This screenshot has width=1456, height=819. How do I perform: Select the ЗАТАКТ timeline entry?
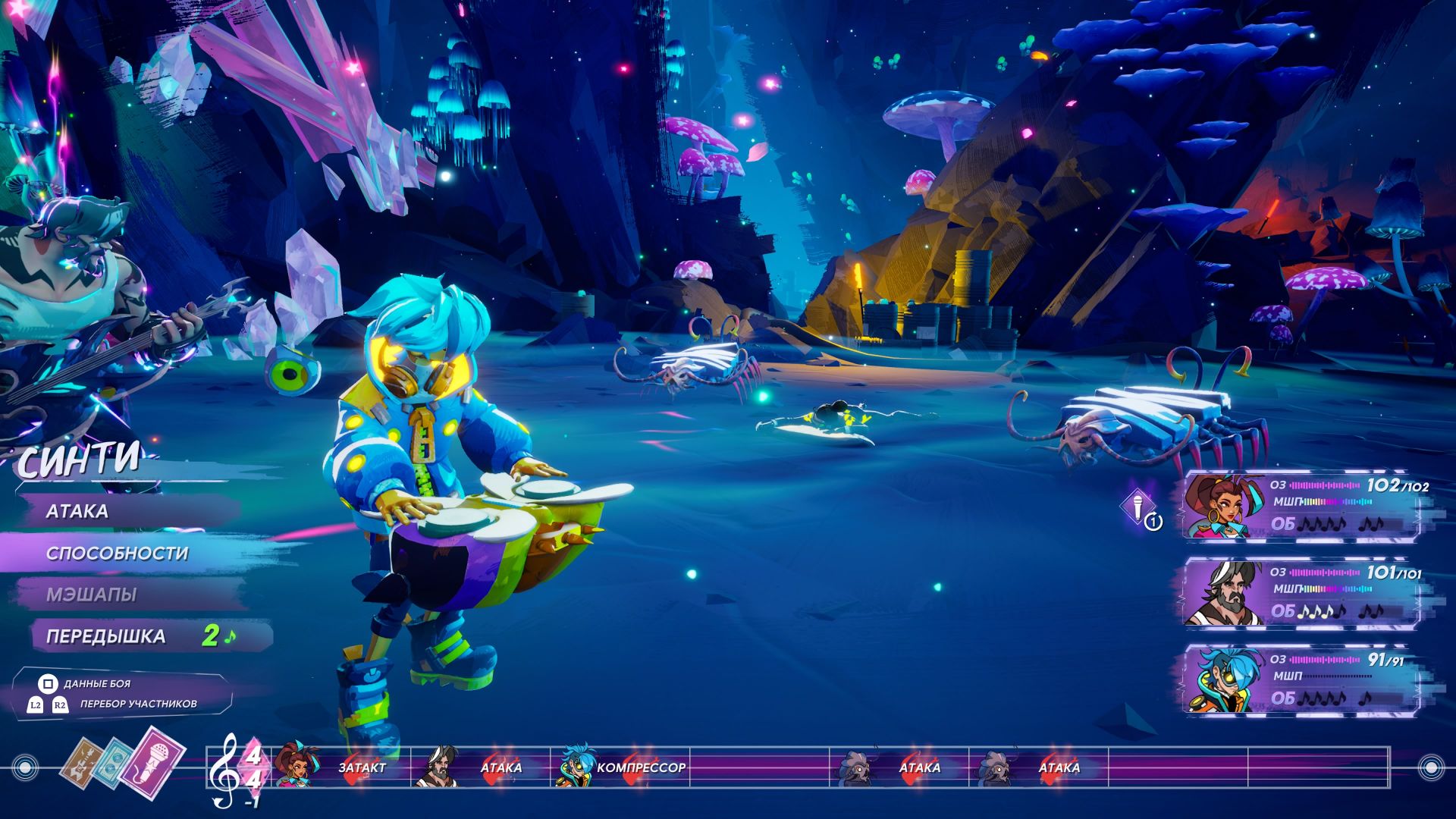coord(362,767)
